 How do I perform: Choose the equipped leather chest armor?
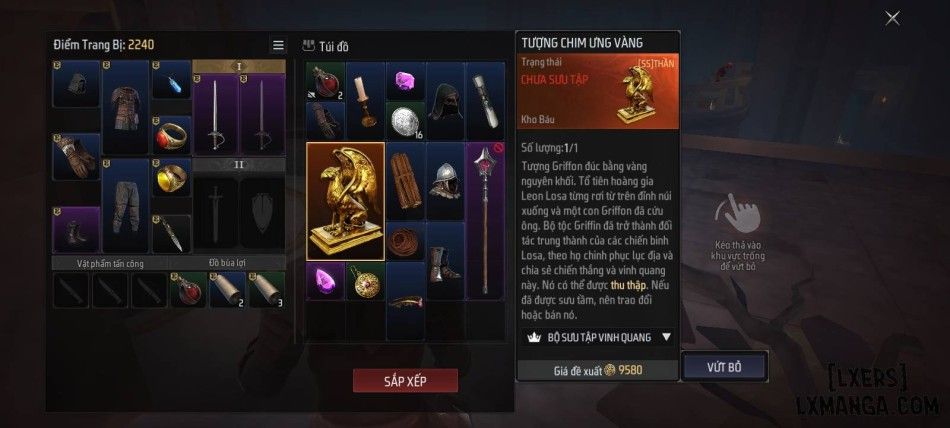125,105
